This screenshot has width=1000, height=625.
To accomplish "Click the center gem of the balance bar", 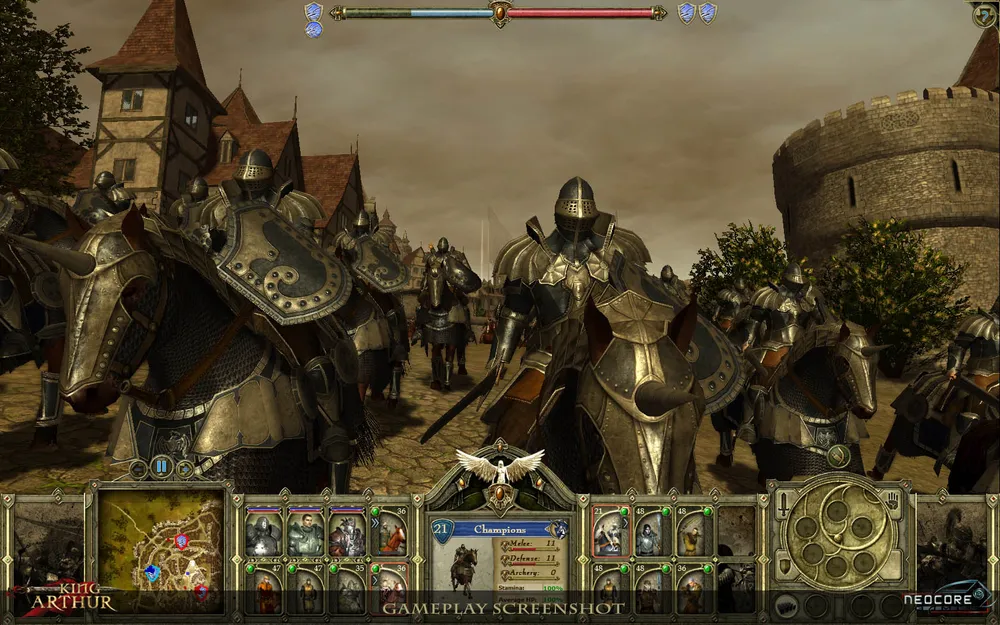I will pyautogui.click(x=499, y=13).
